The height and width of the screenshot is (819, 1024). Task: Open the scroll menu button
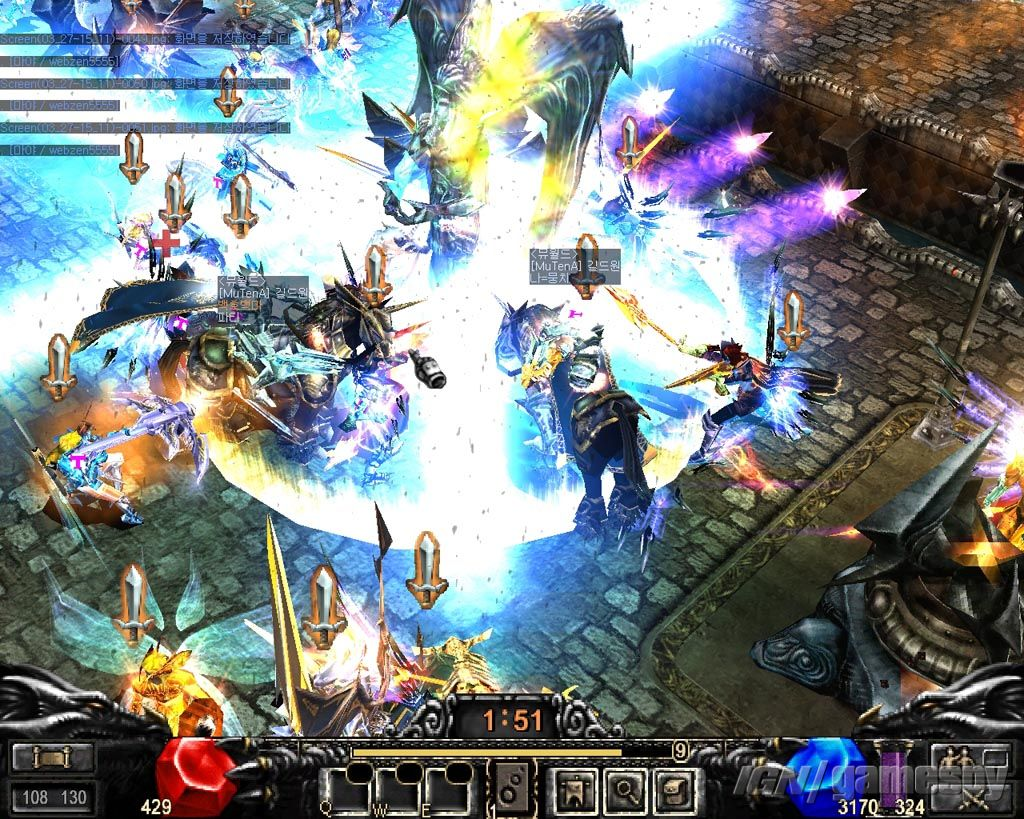coord(53,757)
